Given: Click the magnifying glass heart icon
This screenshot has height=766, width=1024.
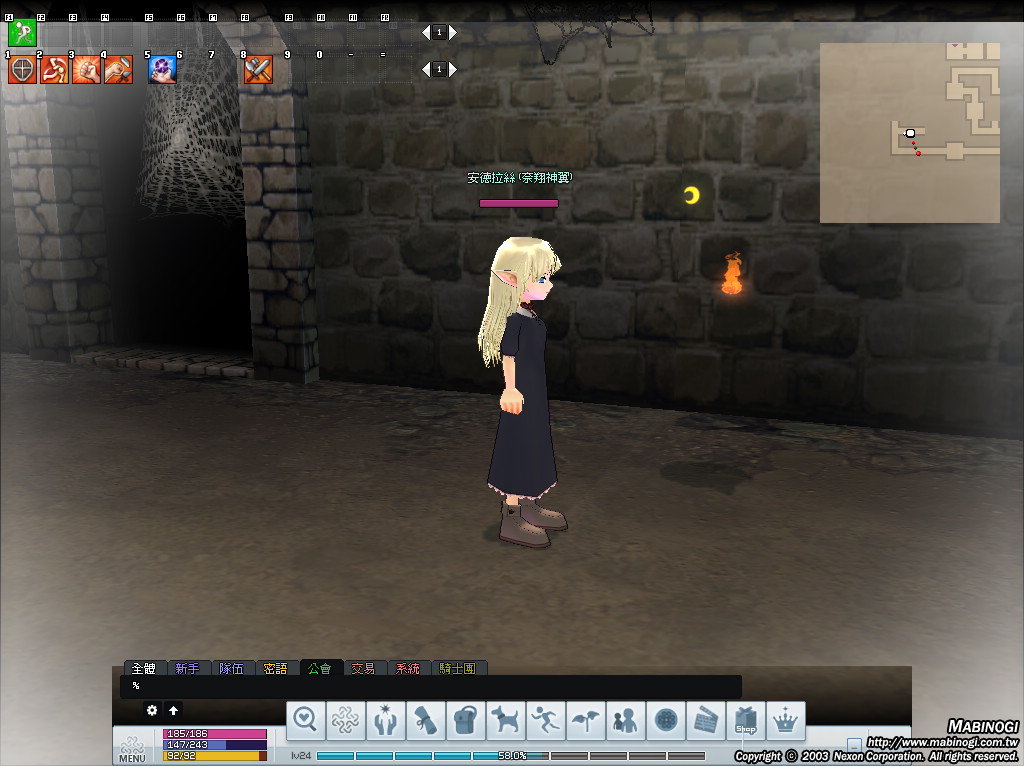Looking at the screenshot, I should tap(305, 720).
